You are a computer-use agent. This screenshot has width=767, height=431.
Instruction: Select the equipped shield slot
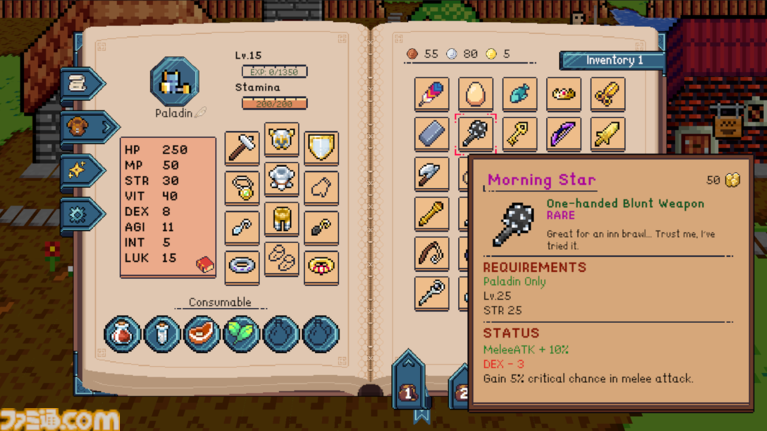point(321,147)
